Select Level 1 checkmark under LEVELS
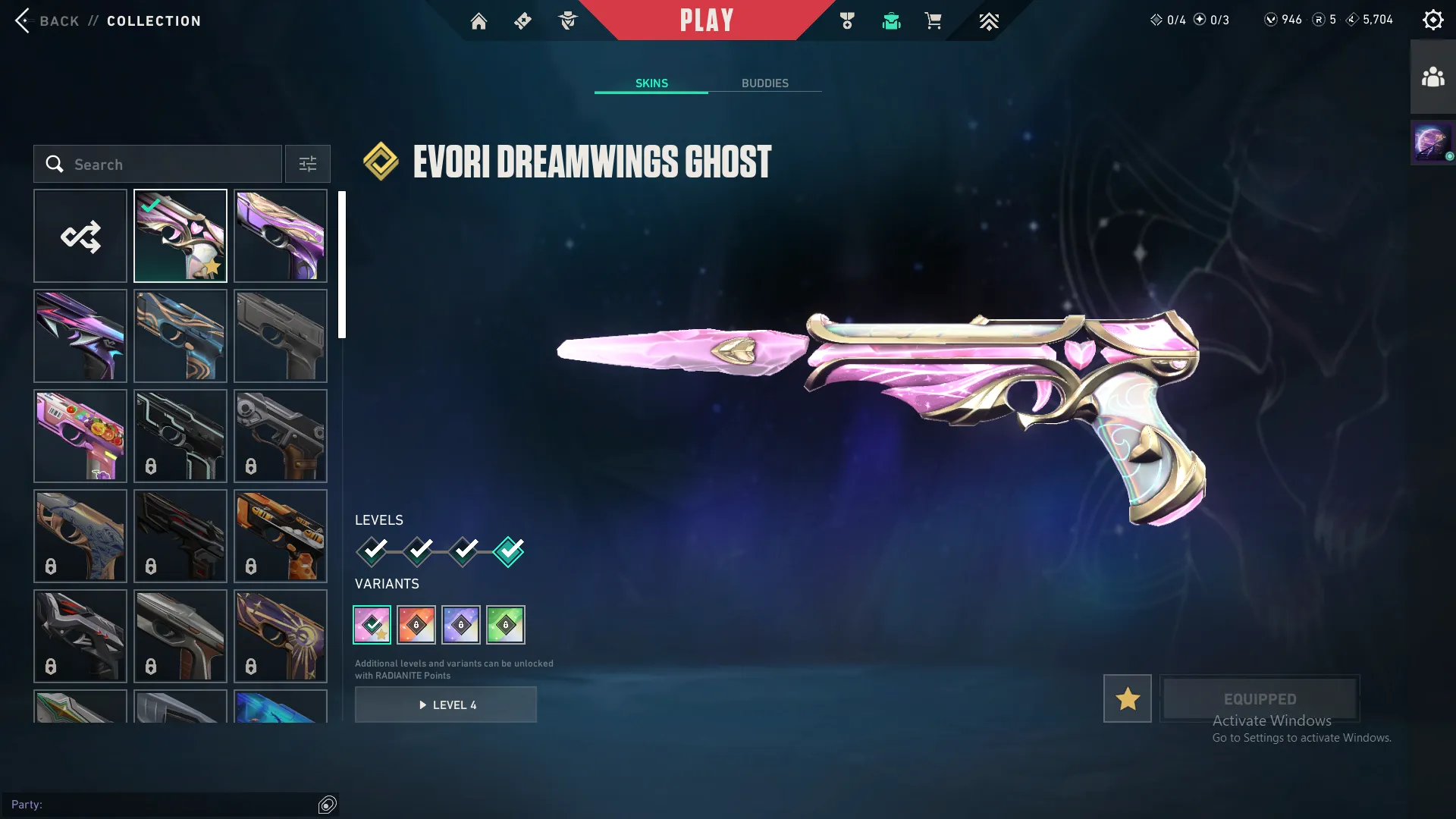The width and height of the screenshot is (1456, 819). coord(371,552)
